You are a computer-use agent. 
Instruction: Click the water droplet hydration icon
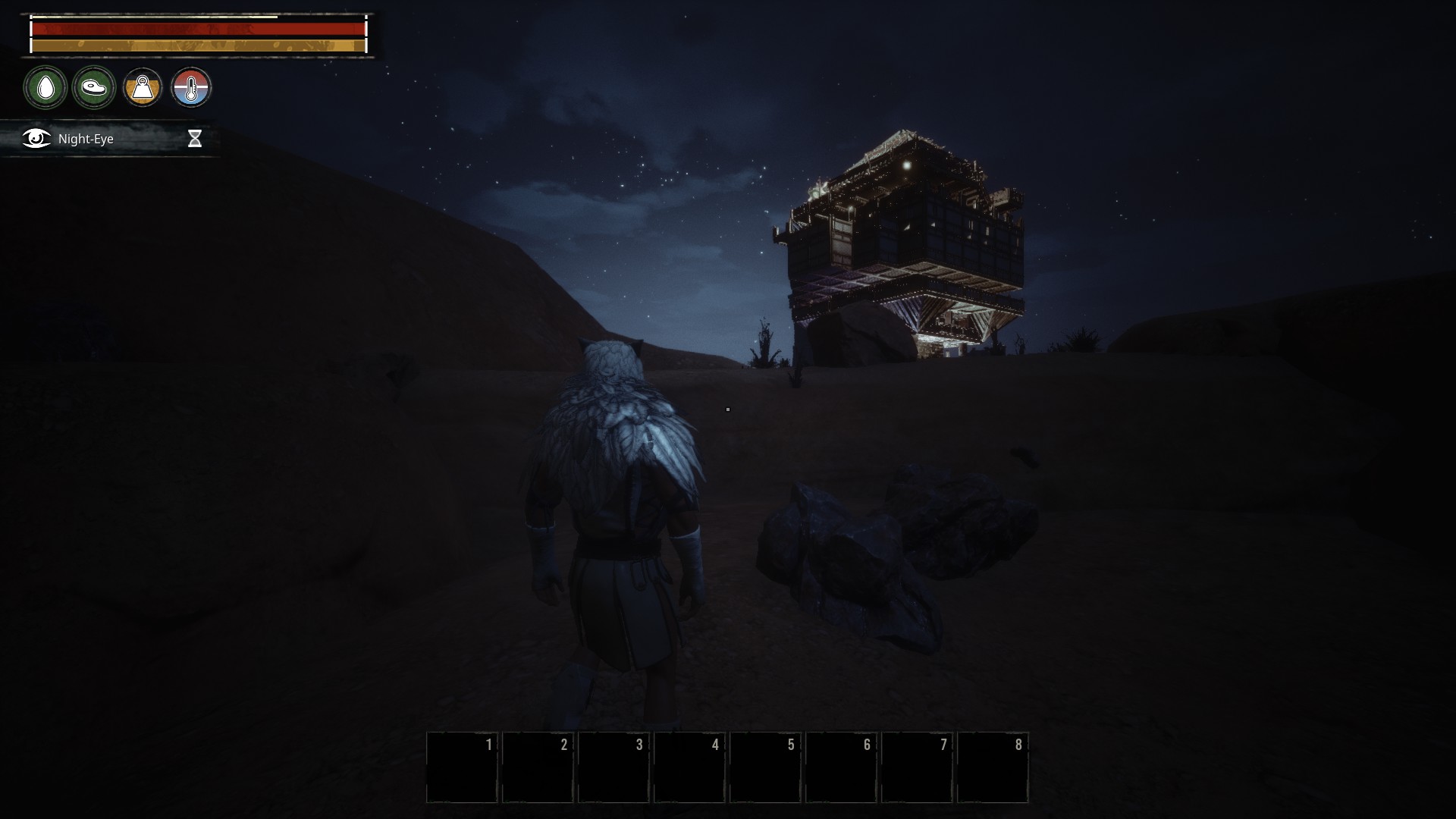click(x=45, y=87)
